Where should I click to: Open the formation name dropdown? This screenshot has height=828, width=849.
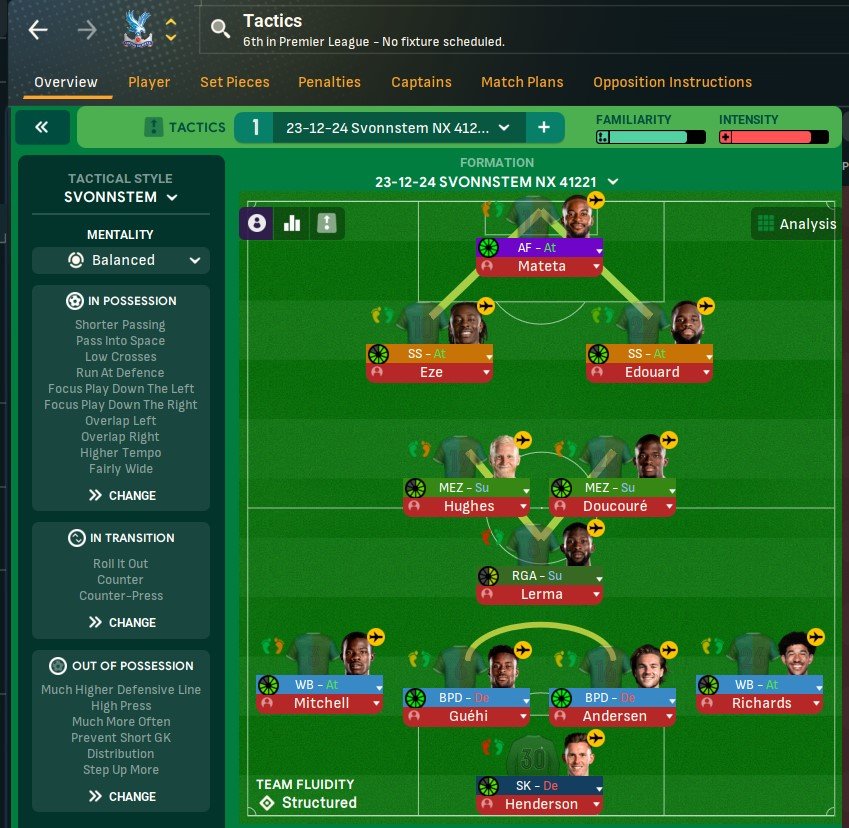point(613,182)
